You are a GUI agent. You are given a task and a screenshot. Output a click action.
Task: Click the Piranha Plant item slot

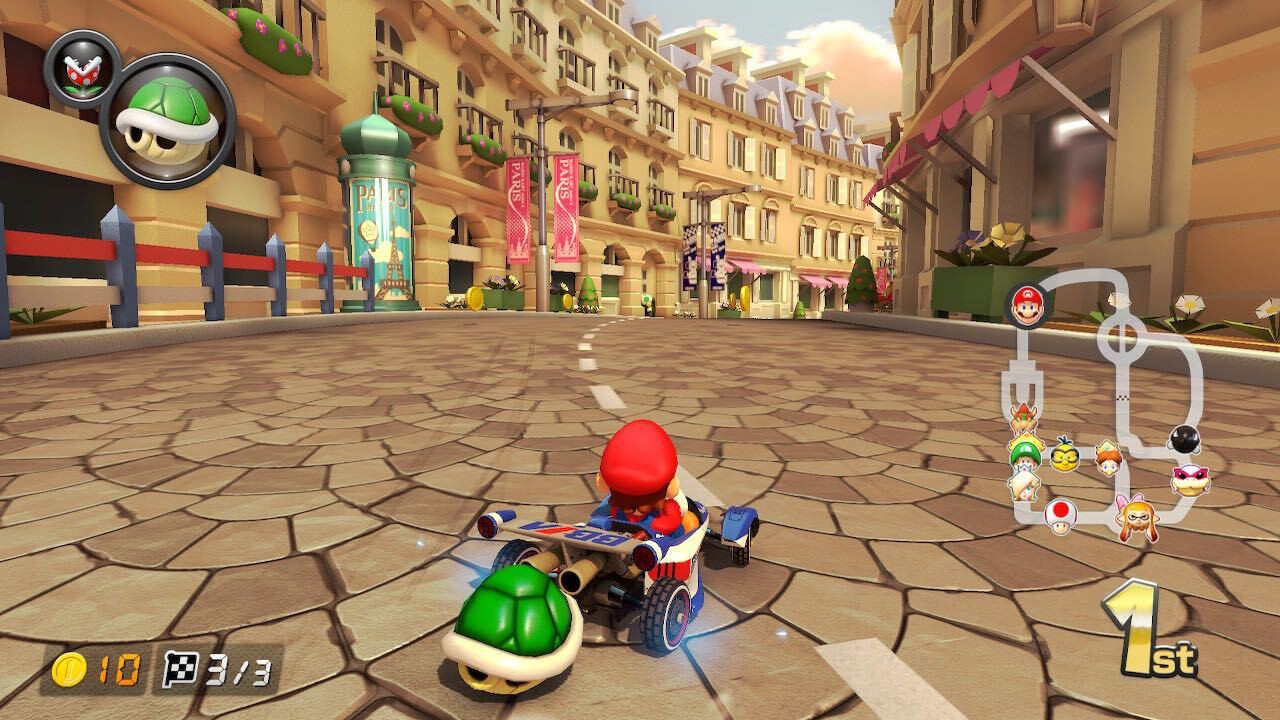coord(85,72)
